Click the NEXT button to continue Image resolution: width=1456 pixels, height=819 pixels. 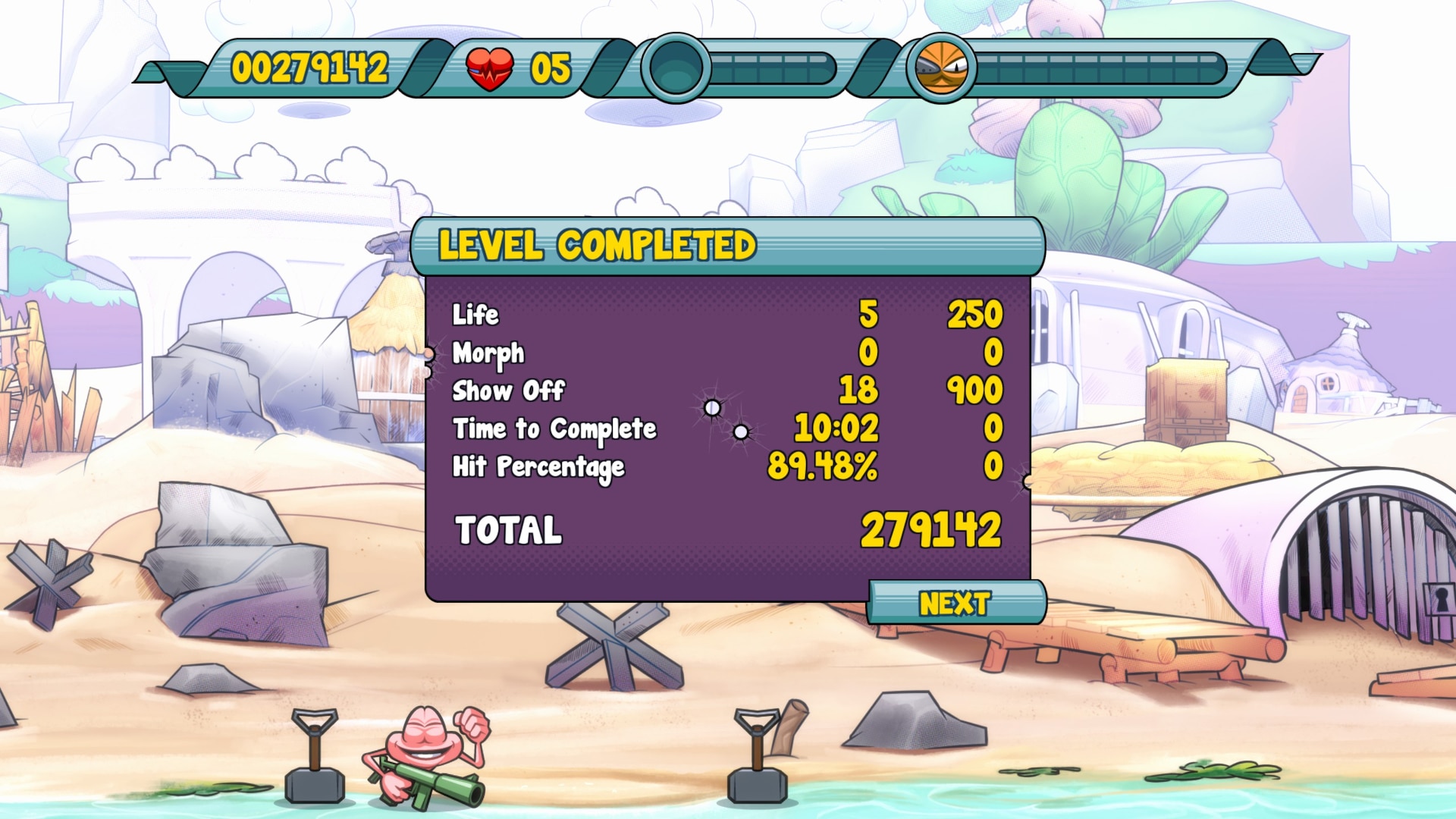955,604
